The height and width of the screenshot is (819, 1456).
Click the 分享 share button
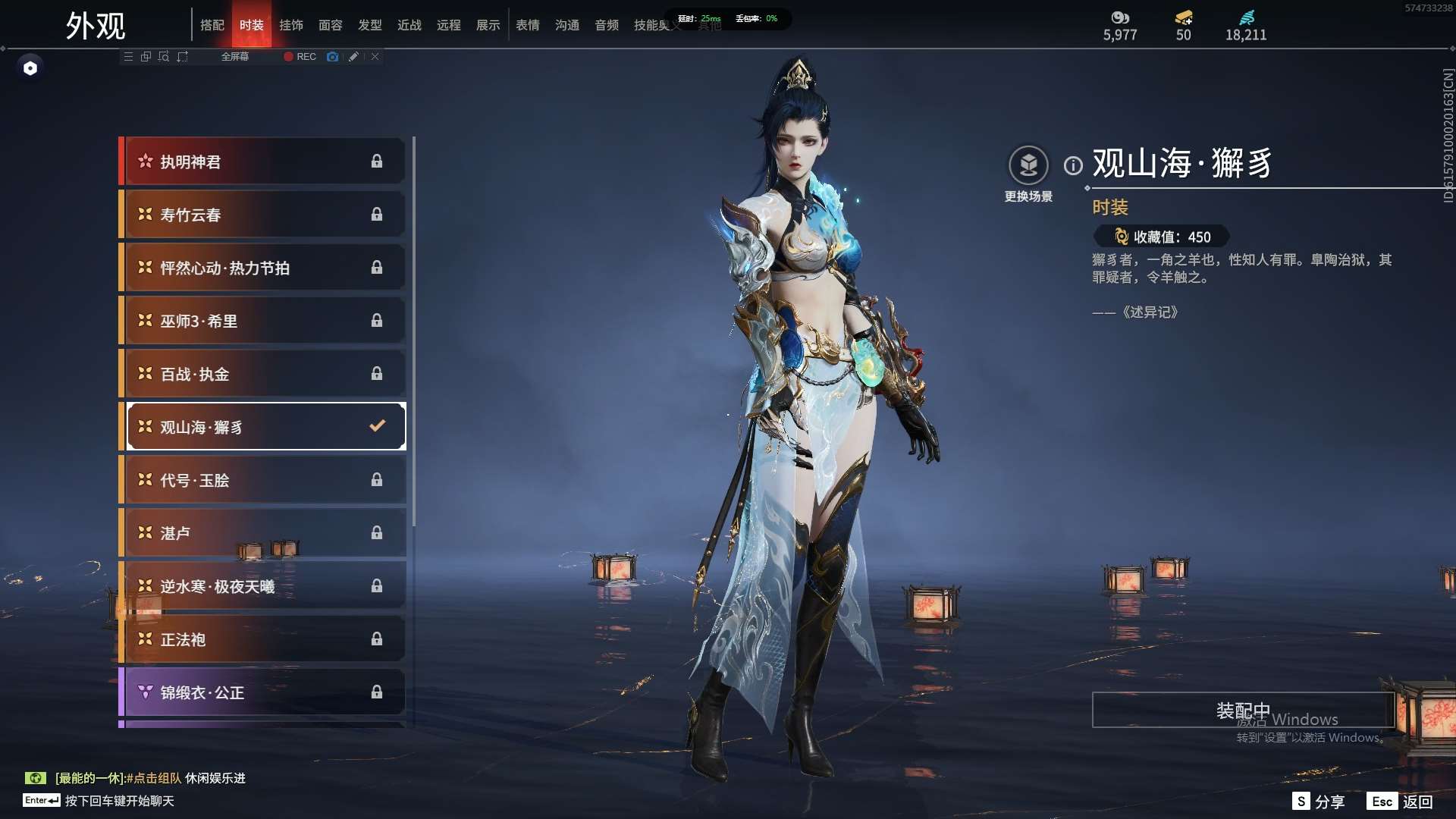(x=1319, y=802)
